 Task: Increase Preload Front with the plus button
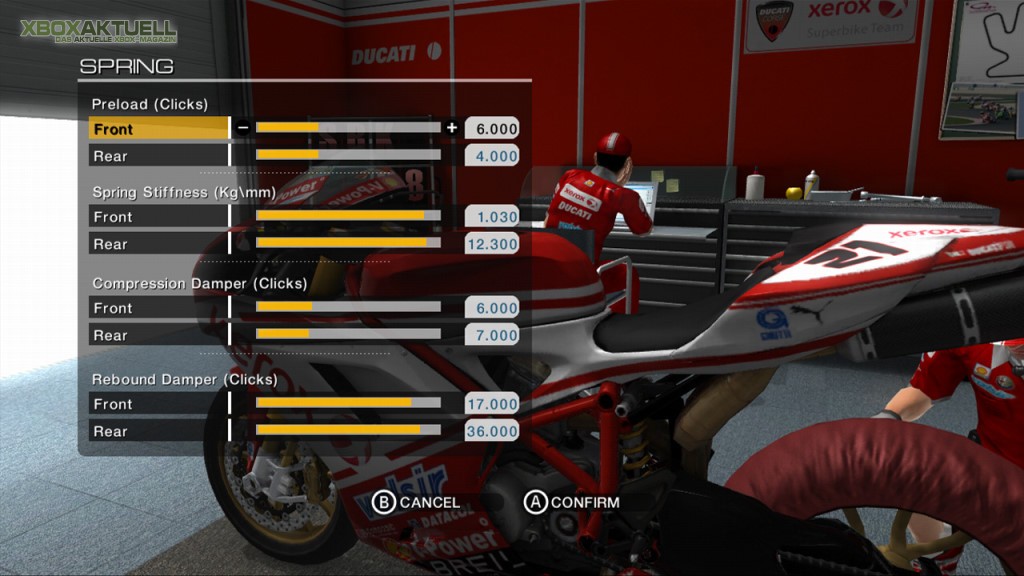coord(452,127)
